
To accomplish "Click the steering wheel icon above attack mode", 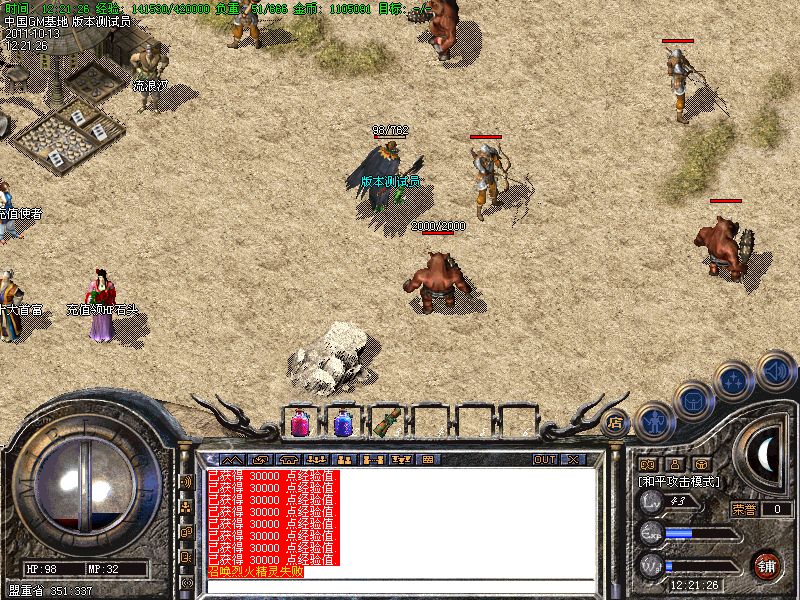I will tap(702, 464).
